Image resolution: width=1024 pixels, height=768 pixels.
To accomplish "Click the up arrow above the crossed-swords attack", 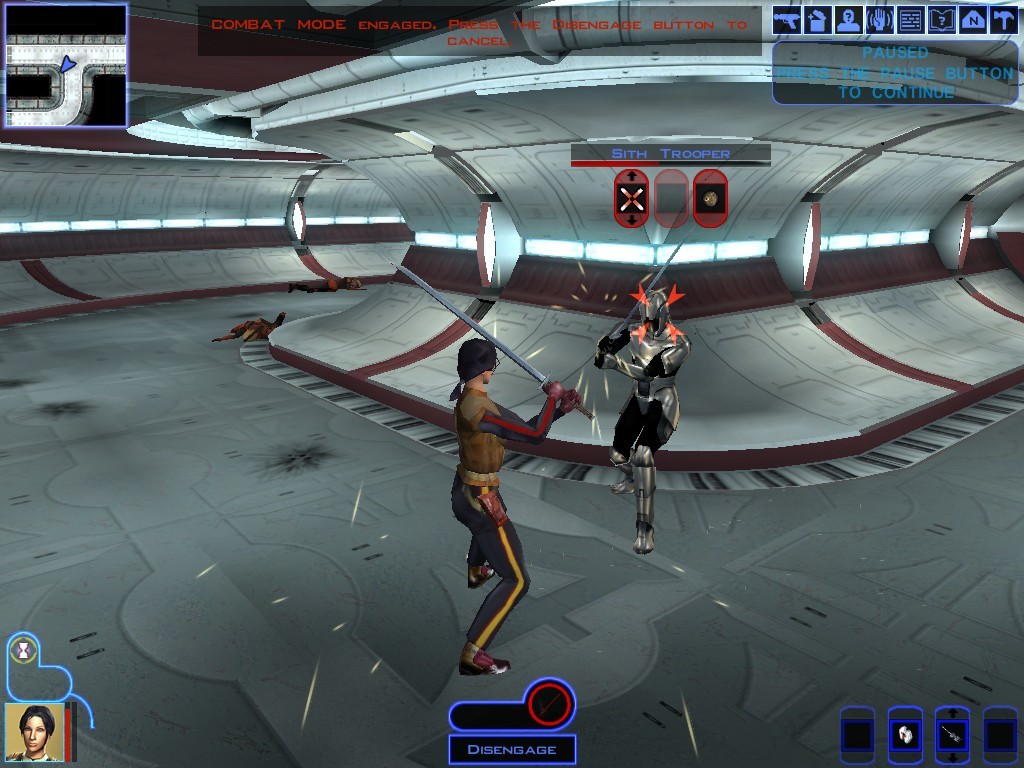I will pyautogui.click(x=631, y=176).
